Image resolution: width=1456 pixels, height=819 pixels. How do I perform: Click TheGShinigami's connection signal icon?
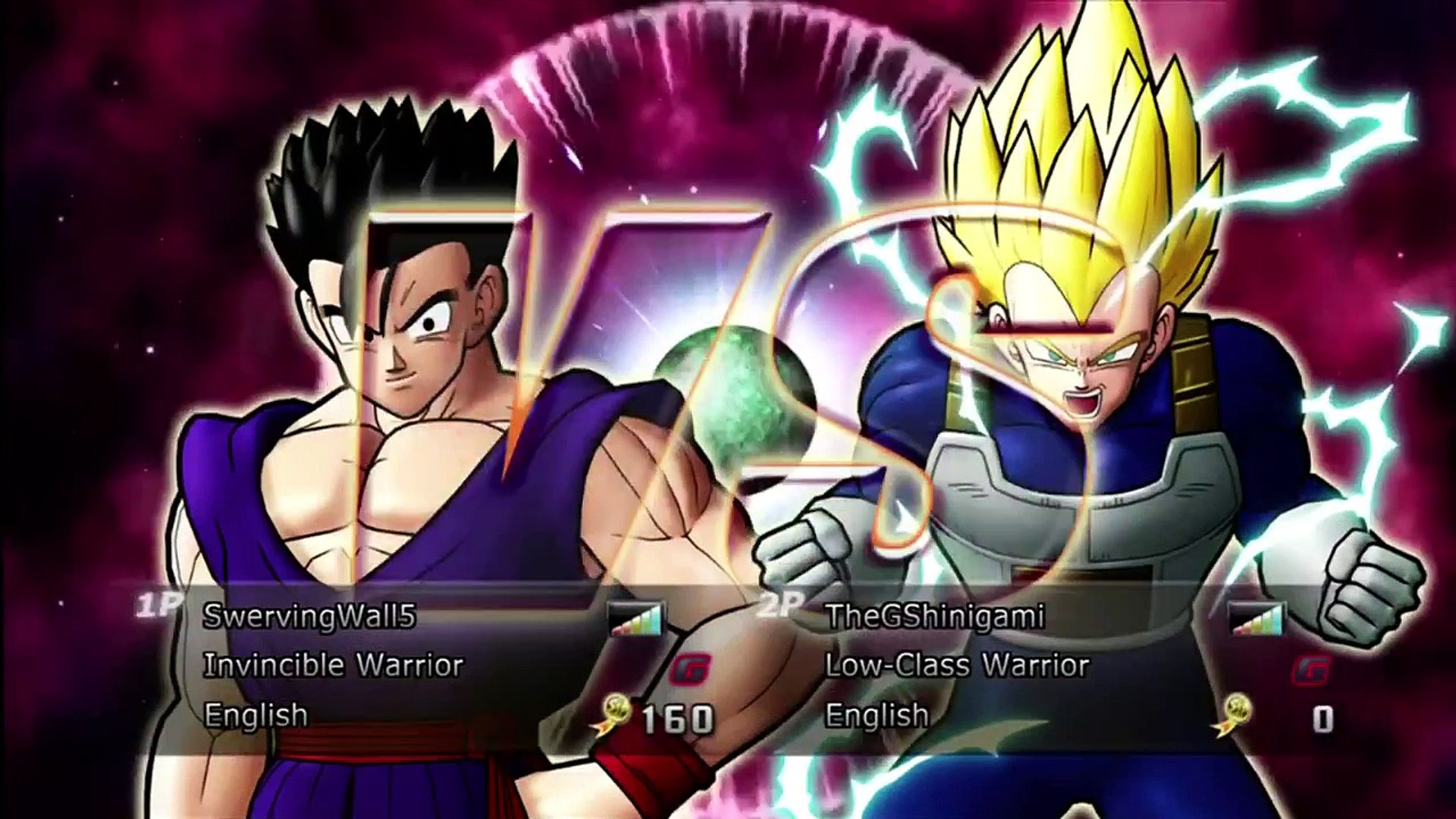[x=1258, y=619]
